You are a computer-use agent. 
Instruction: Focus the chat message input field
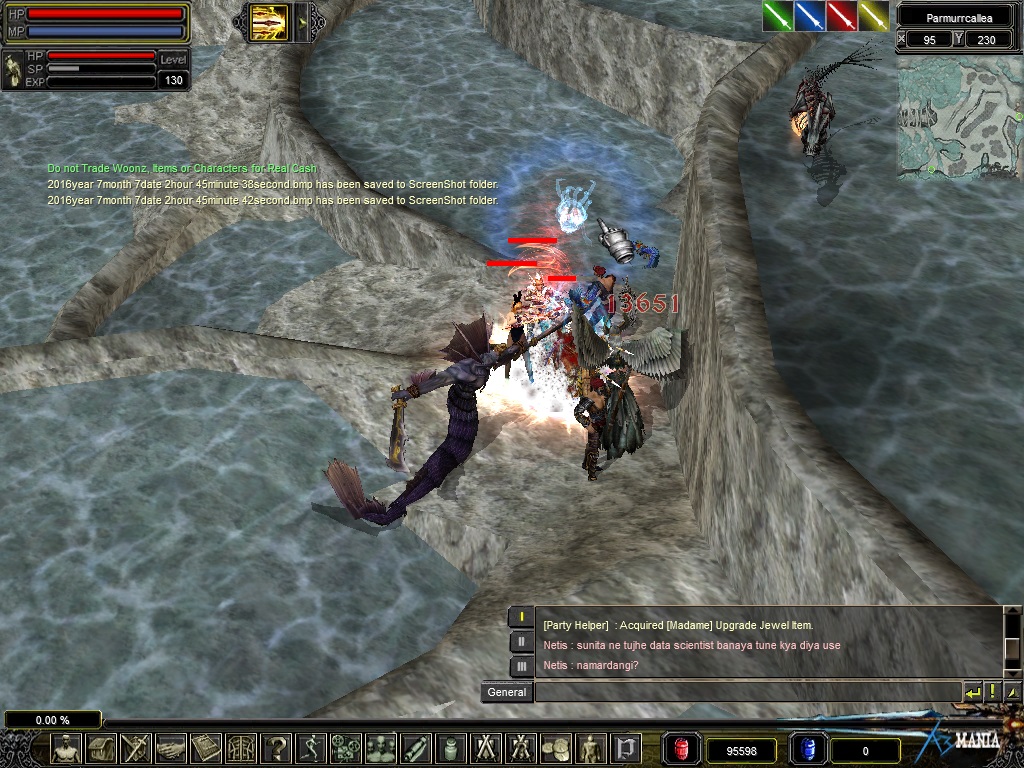point(747,692)
